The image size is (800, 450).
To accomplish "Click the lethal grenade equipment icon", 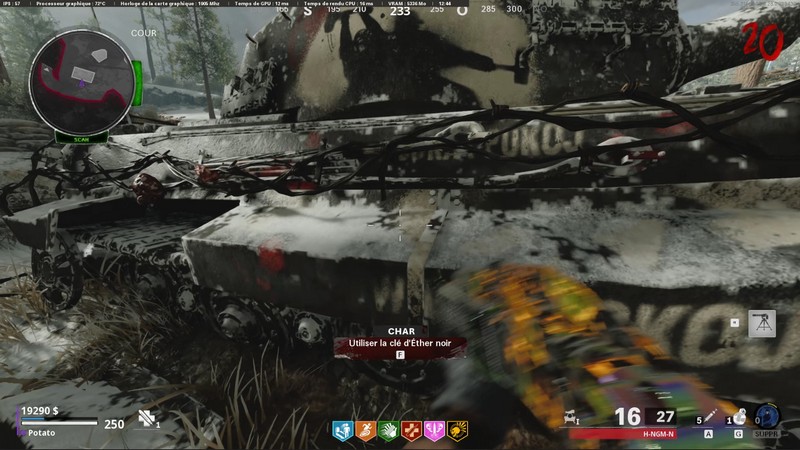I will pos(738,416).
